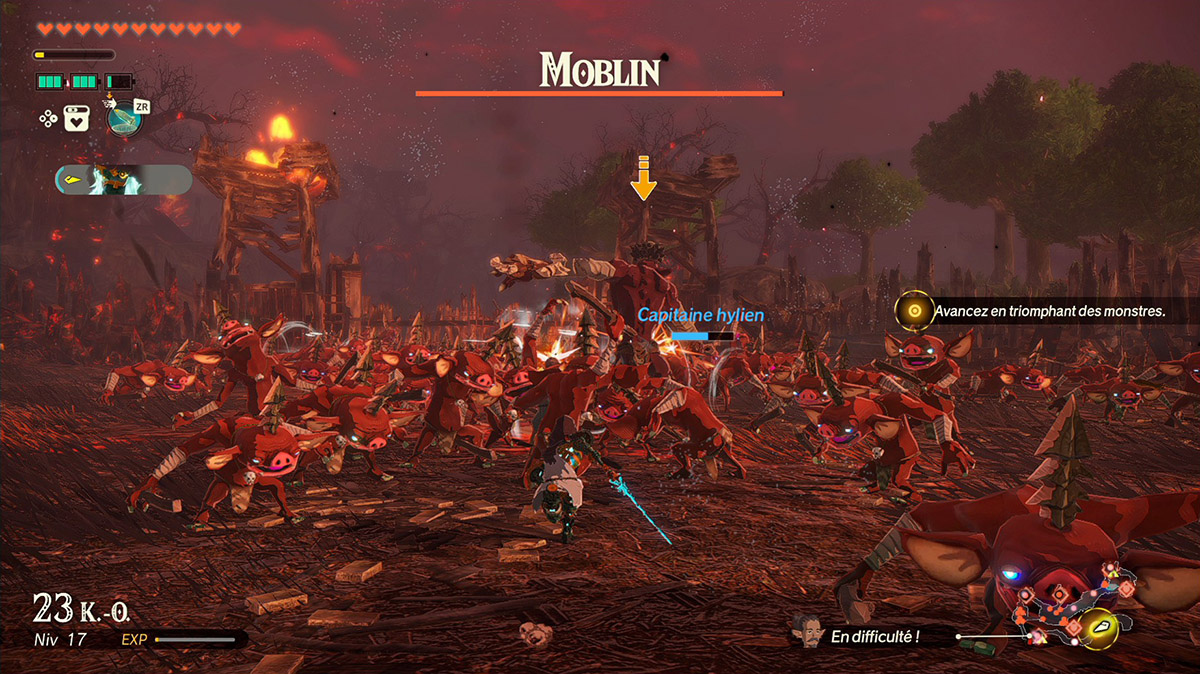Select the character switch portrait panel
1200x674 pixels.
coord(123,180)
